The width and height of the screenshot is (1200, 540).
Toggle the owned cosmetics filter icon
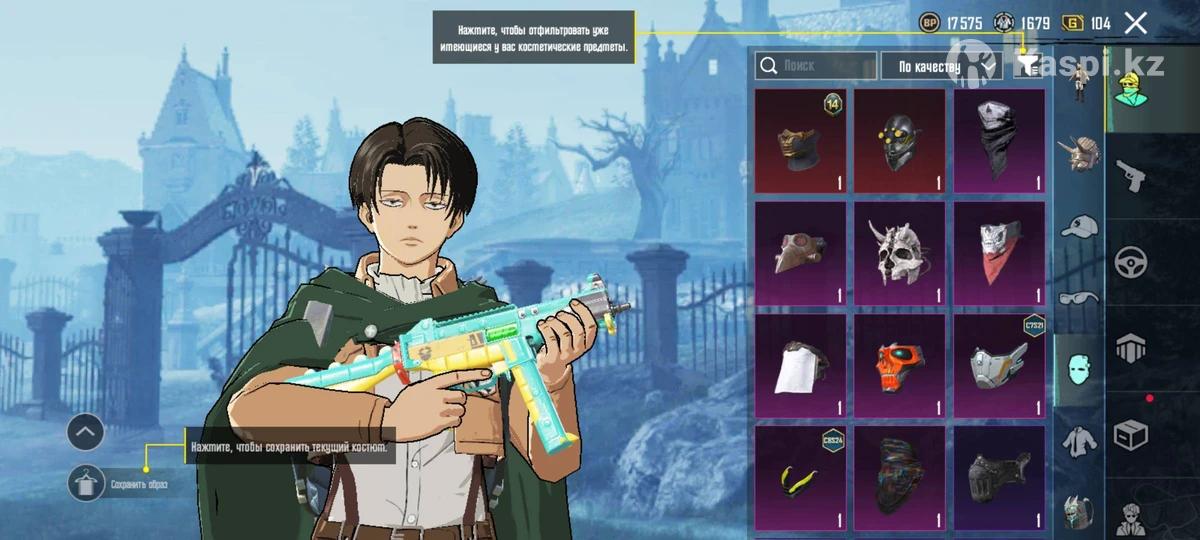[1027, 66]
